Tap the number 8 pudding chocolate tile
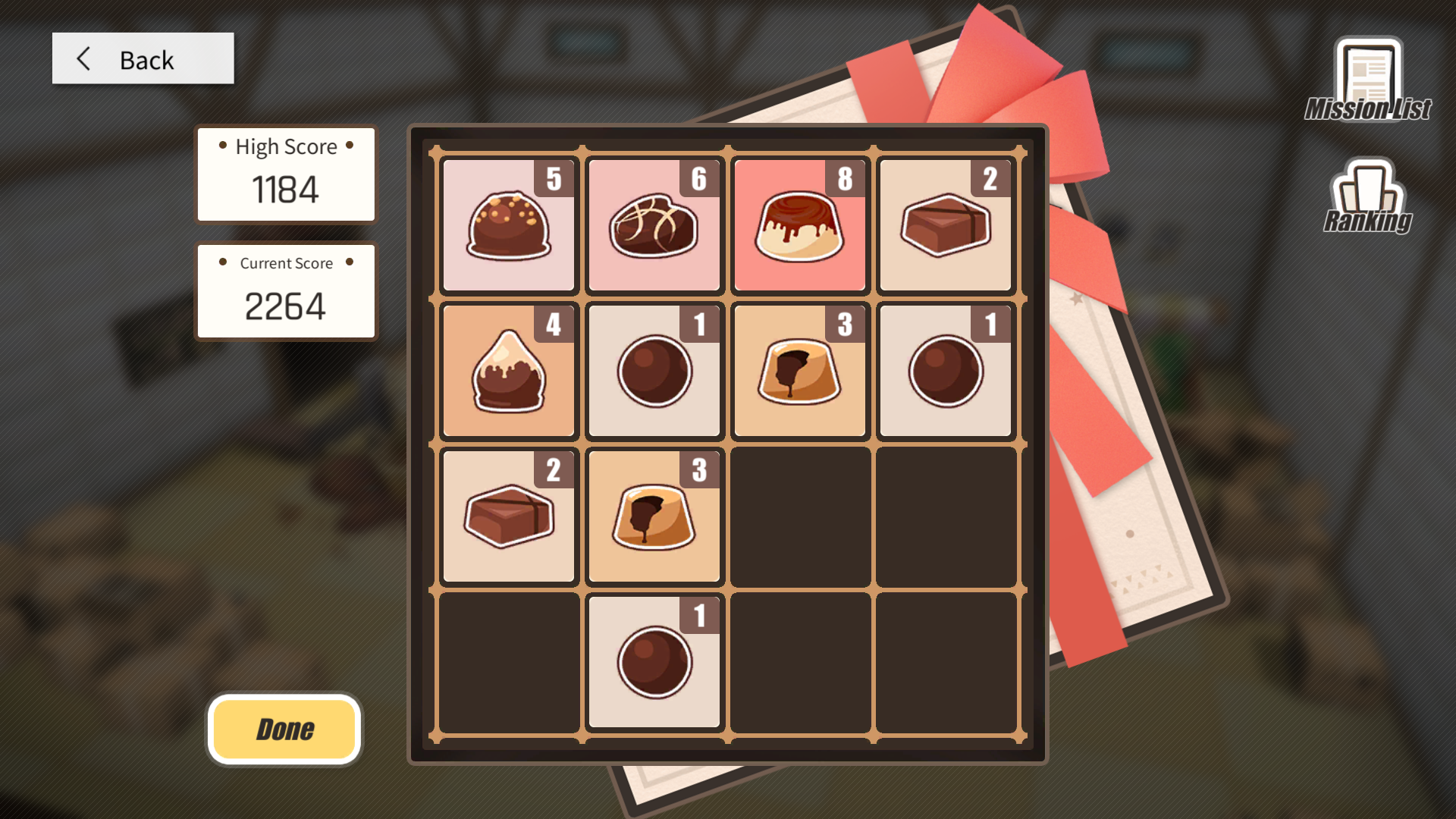This screenshot has height=819, width=1456. coord(799,225)
